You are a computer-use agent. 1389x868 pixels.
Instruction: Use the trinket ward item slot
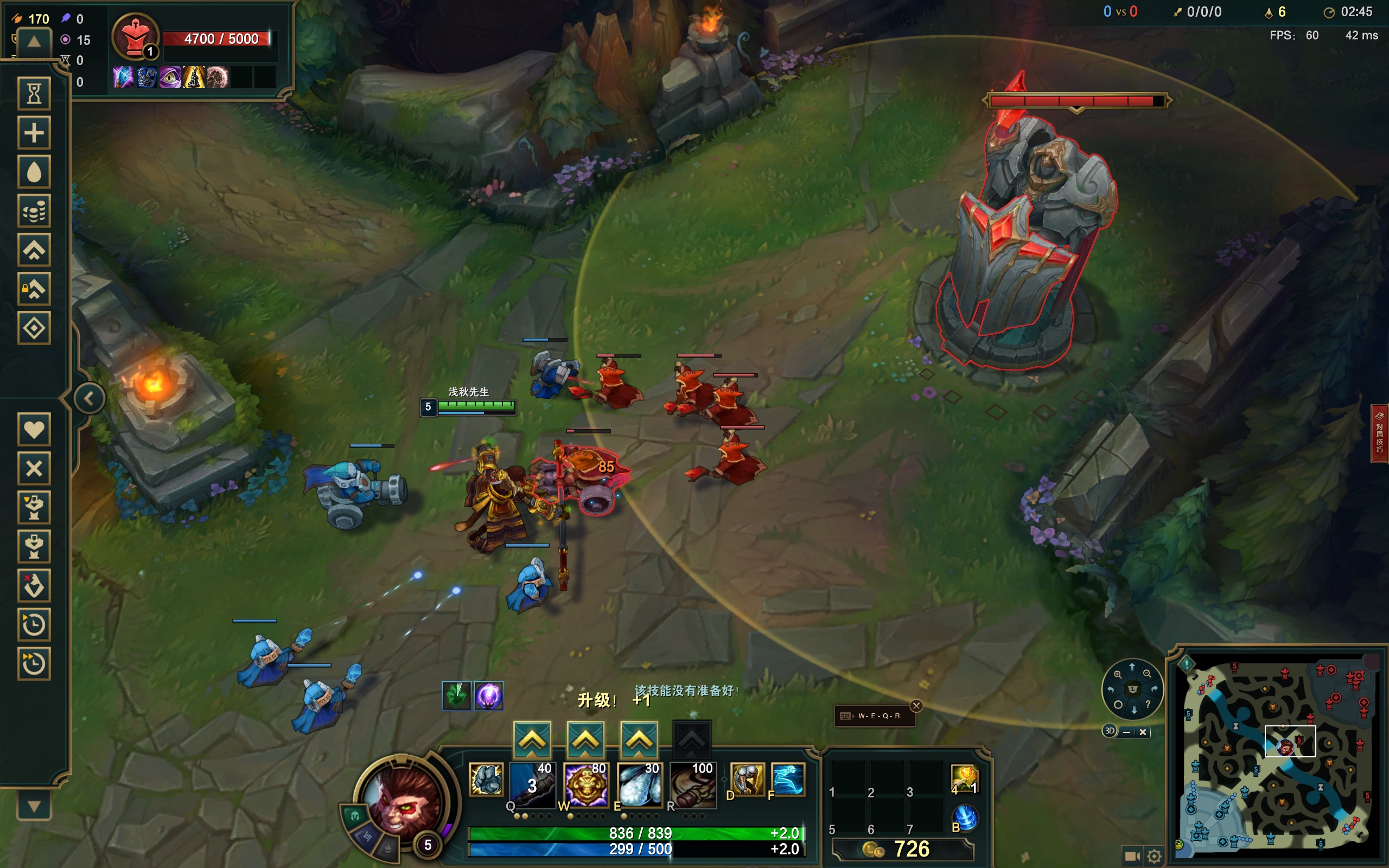(964, 778)
